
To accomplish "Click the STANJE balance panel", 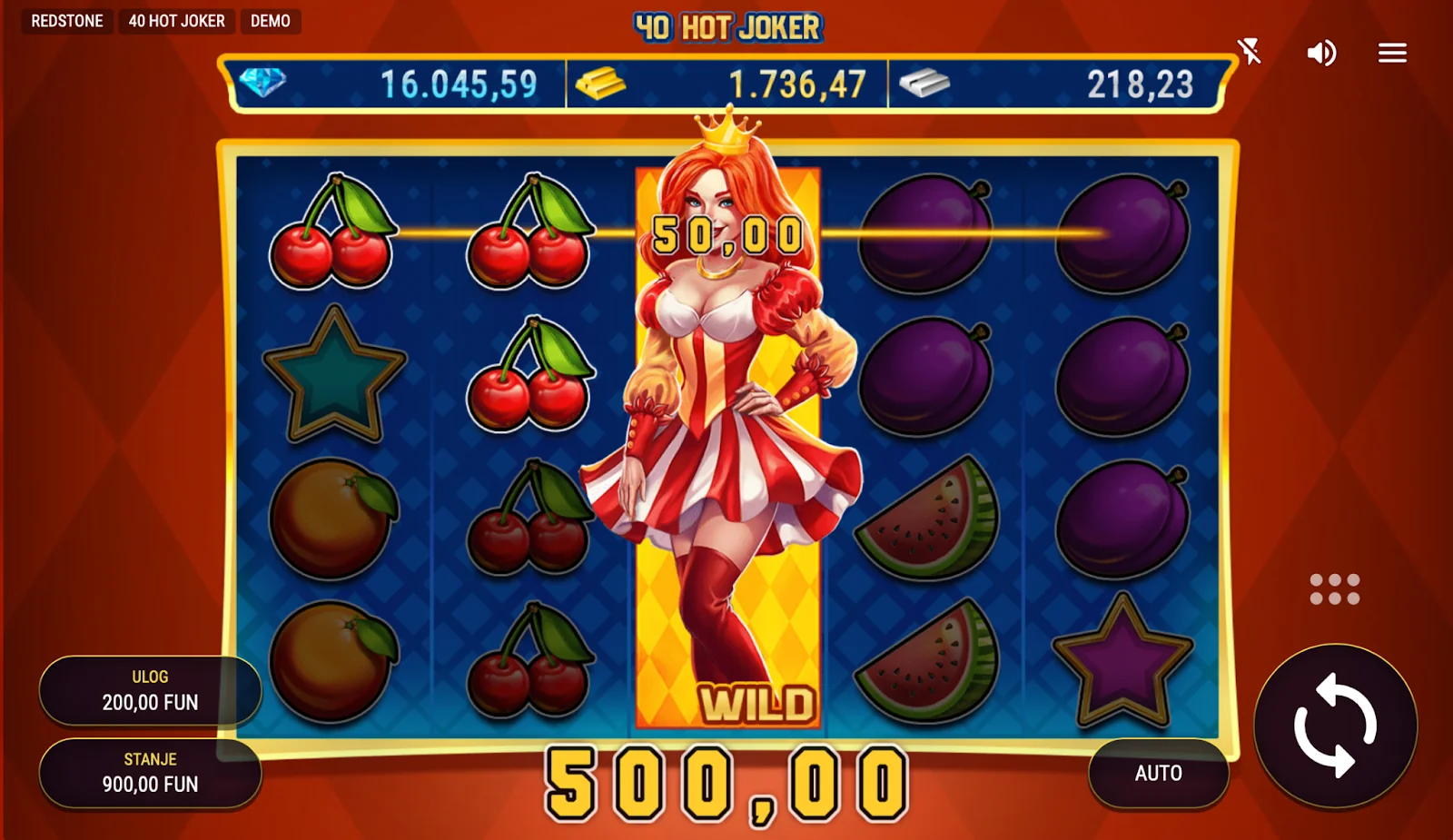I will click(x=150, y=773).
